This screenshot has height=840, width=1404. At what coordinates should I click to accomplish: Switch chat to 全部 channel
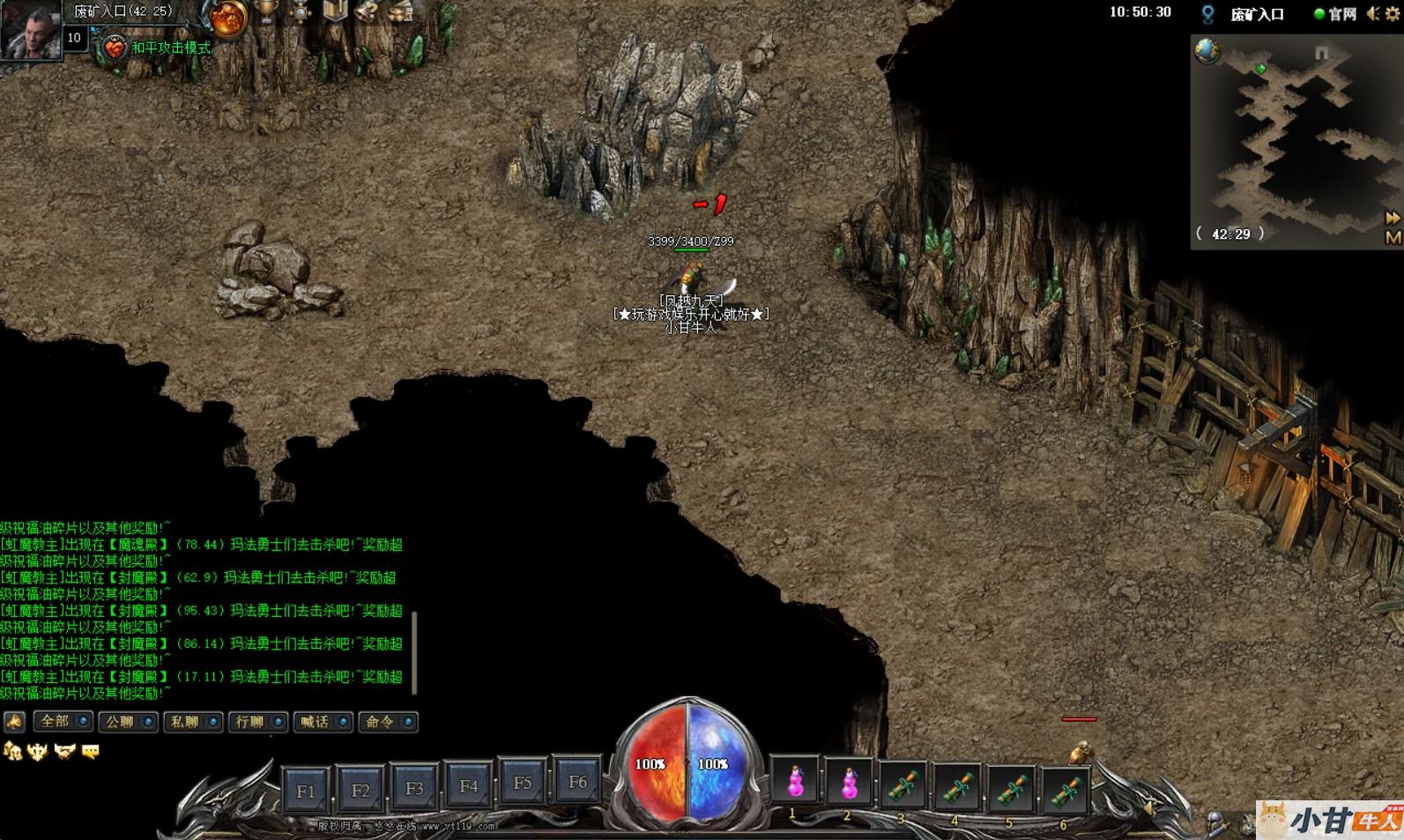62,722
